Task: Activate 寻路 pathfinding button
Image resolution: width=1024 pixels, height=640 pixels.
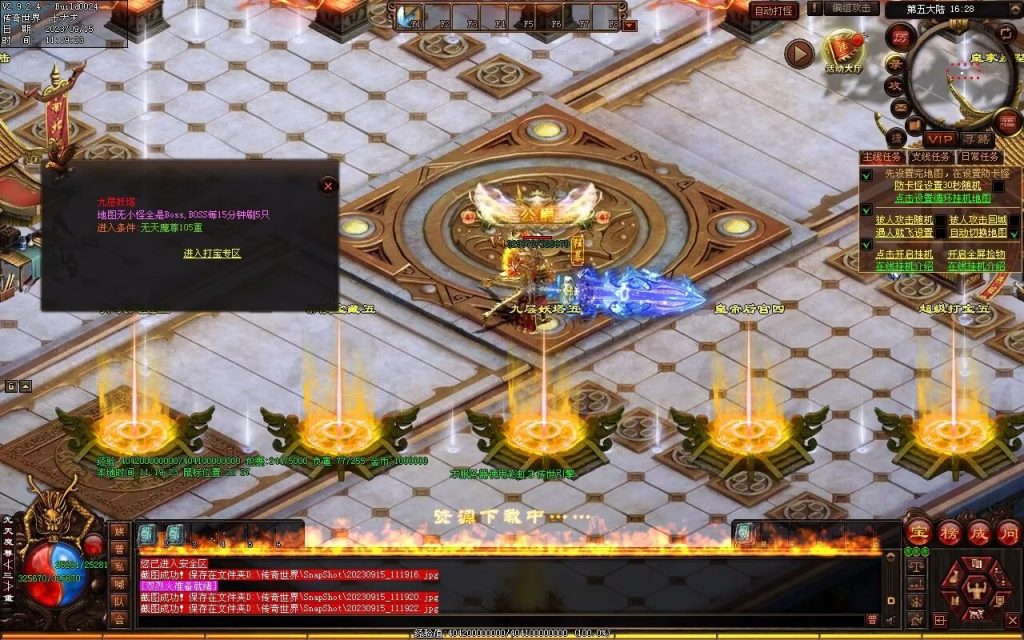Action: click(x=976, y=138)
